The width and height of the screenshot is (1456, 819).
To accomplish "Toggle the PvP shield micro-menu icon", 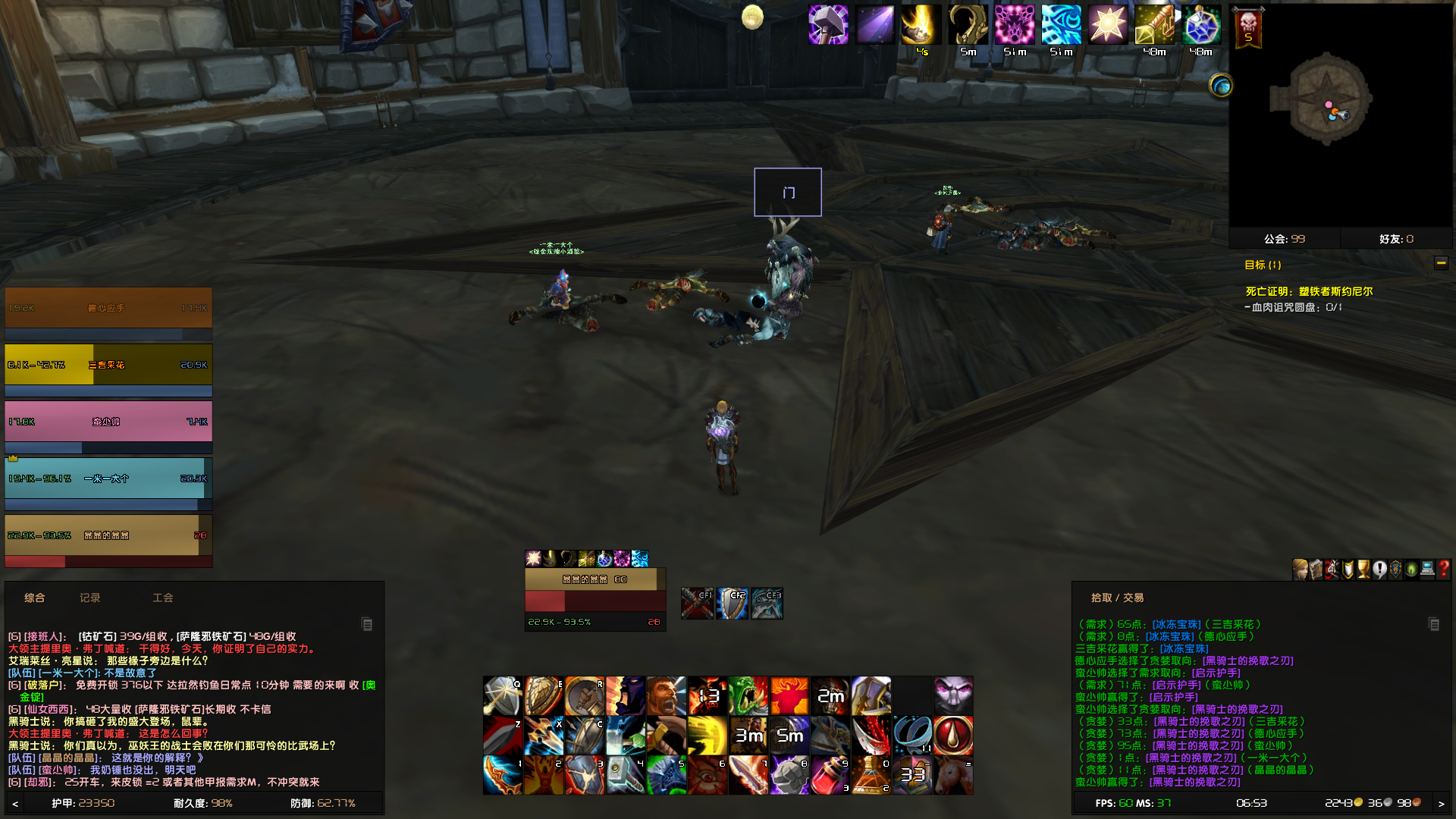I will [1347, 570].
